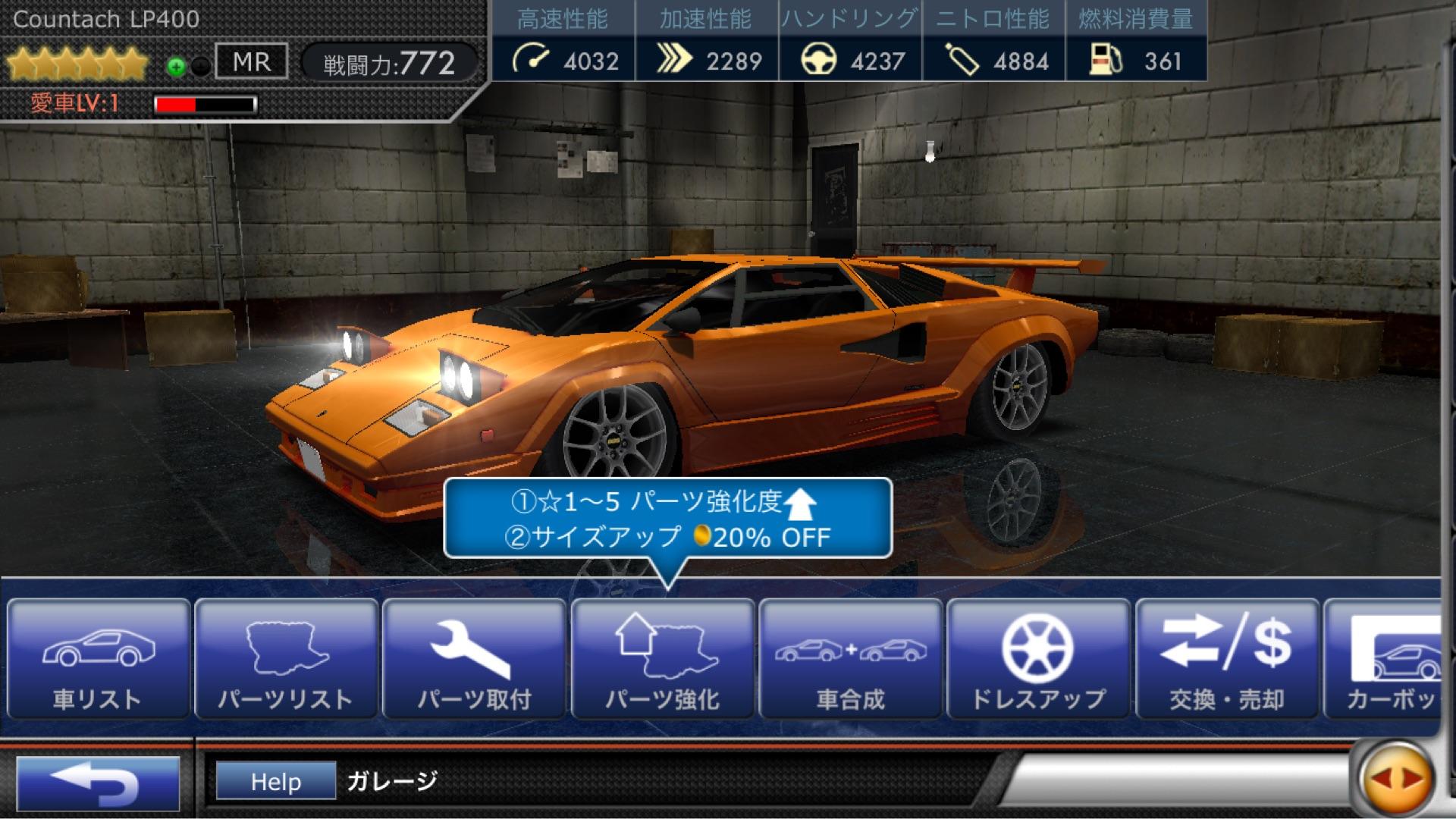Open the ドレスアップ dress-up menu
Screen dimensions: 1456x819
coord(1038,658)
